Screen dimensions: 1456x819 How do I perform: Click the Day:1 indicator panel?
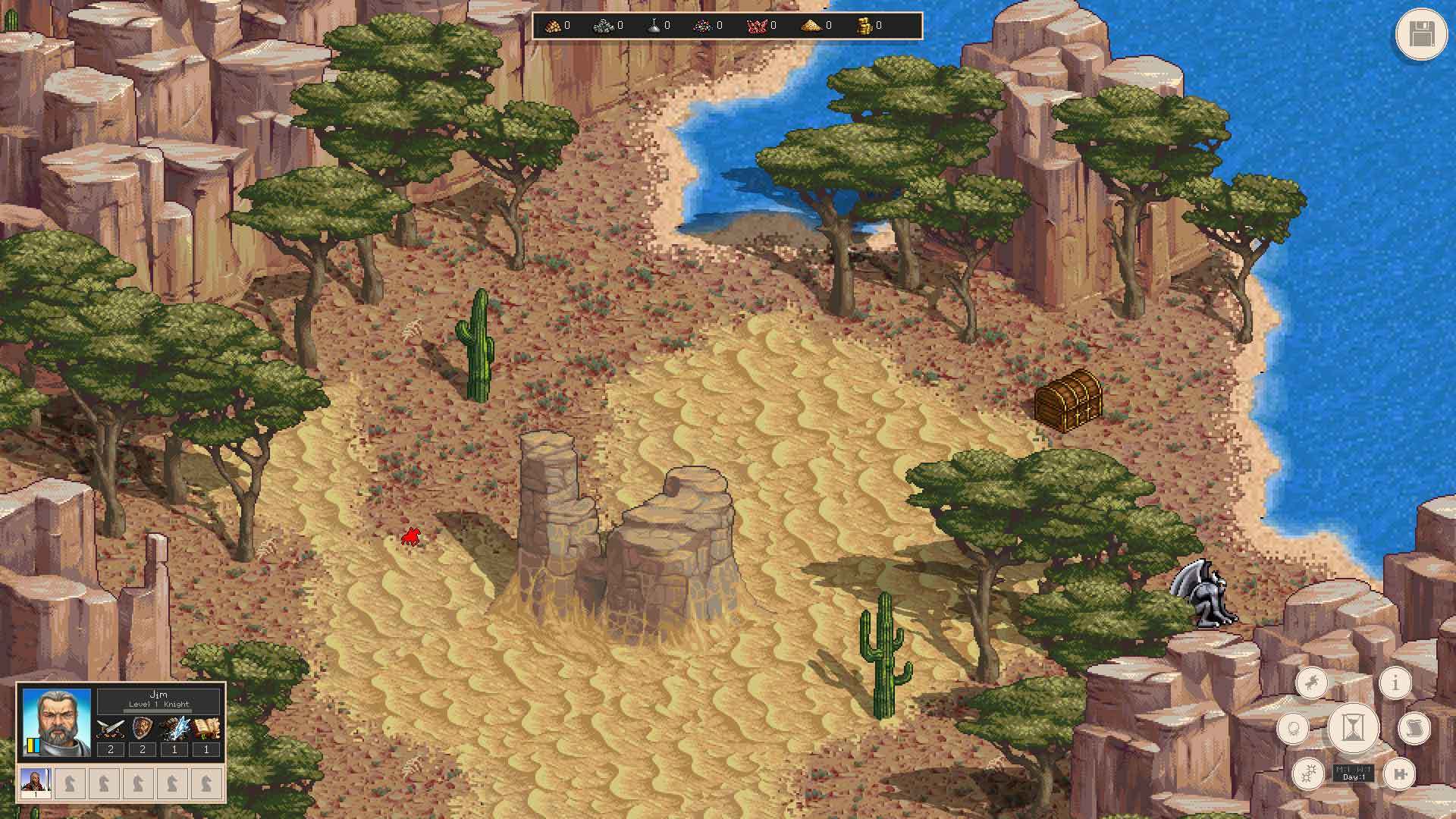click(1353, 772)
